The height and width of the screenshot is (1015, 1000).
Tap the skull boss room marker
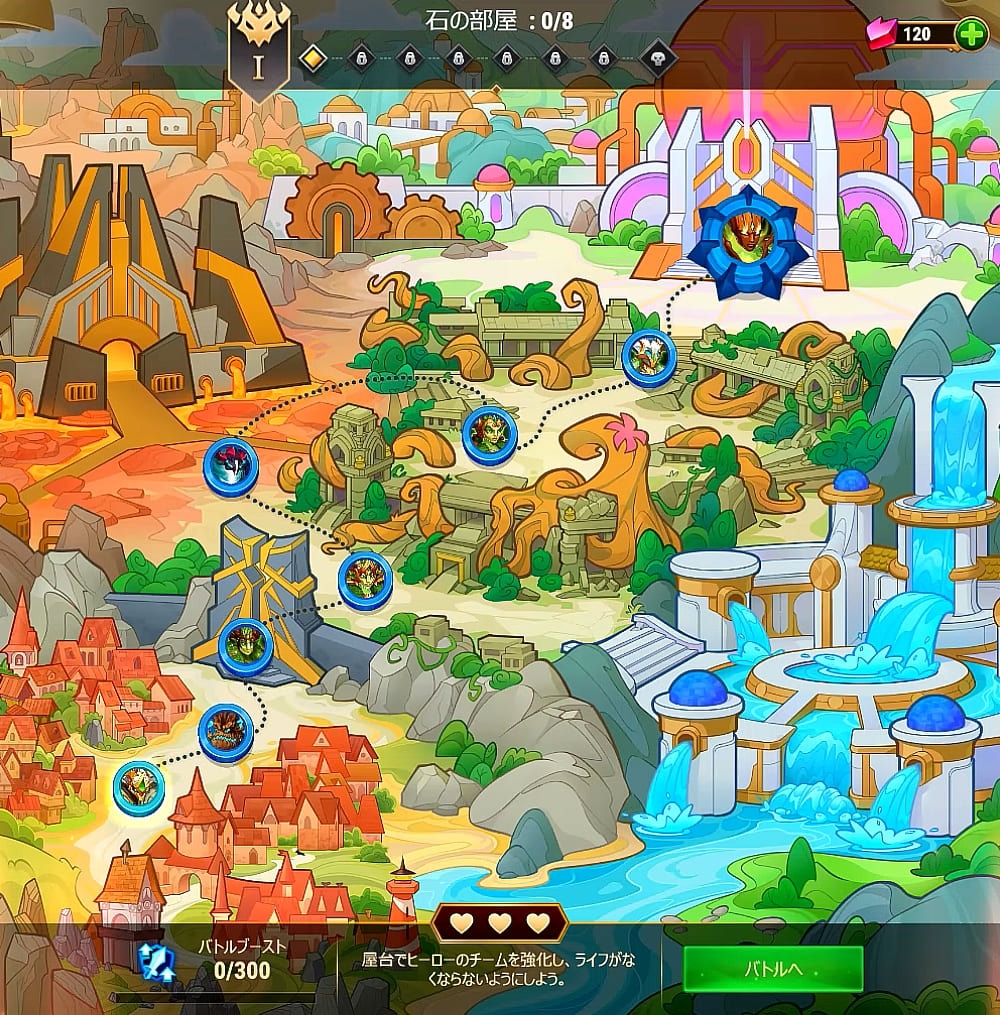(658, 58)
